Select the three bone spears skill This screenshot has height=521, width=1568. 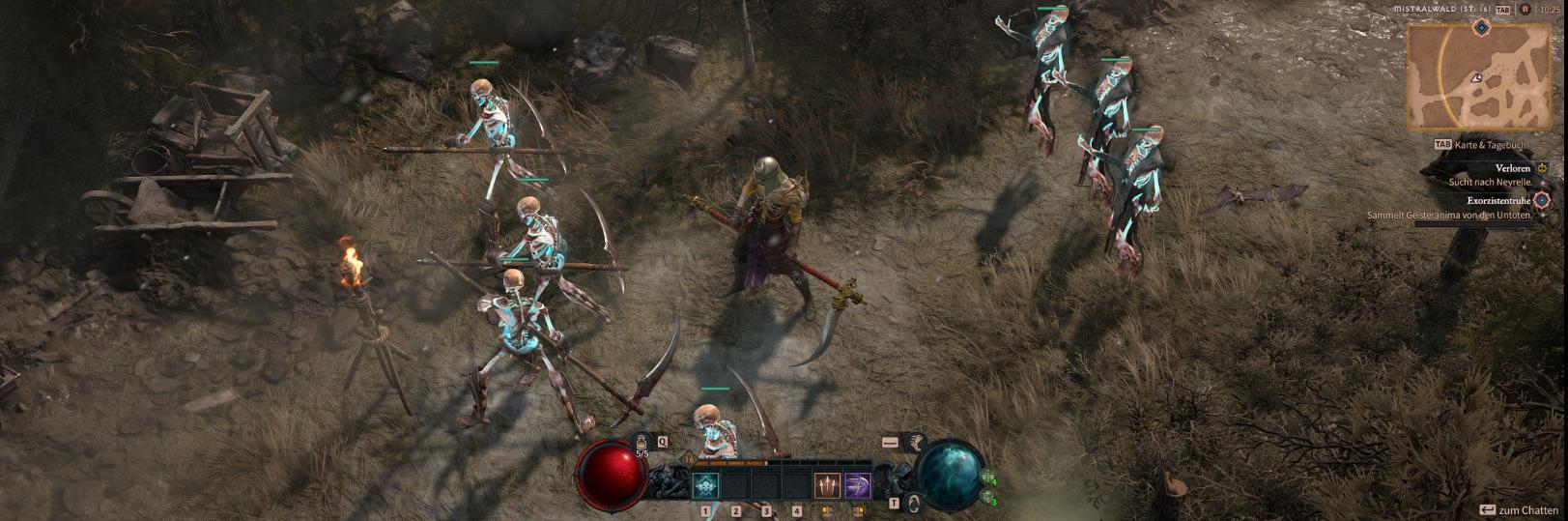(x=827, y=485)
